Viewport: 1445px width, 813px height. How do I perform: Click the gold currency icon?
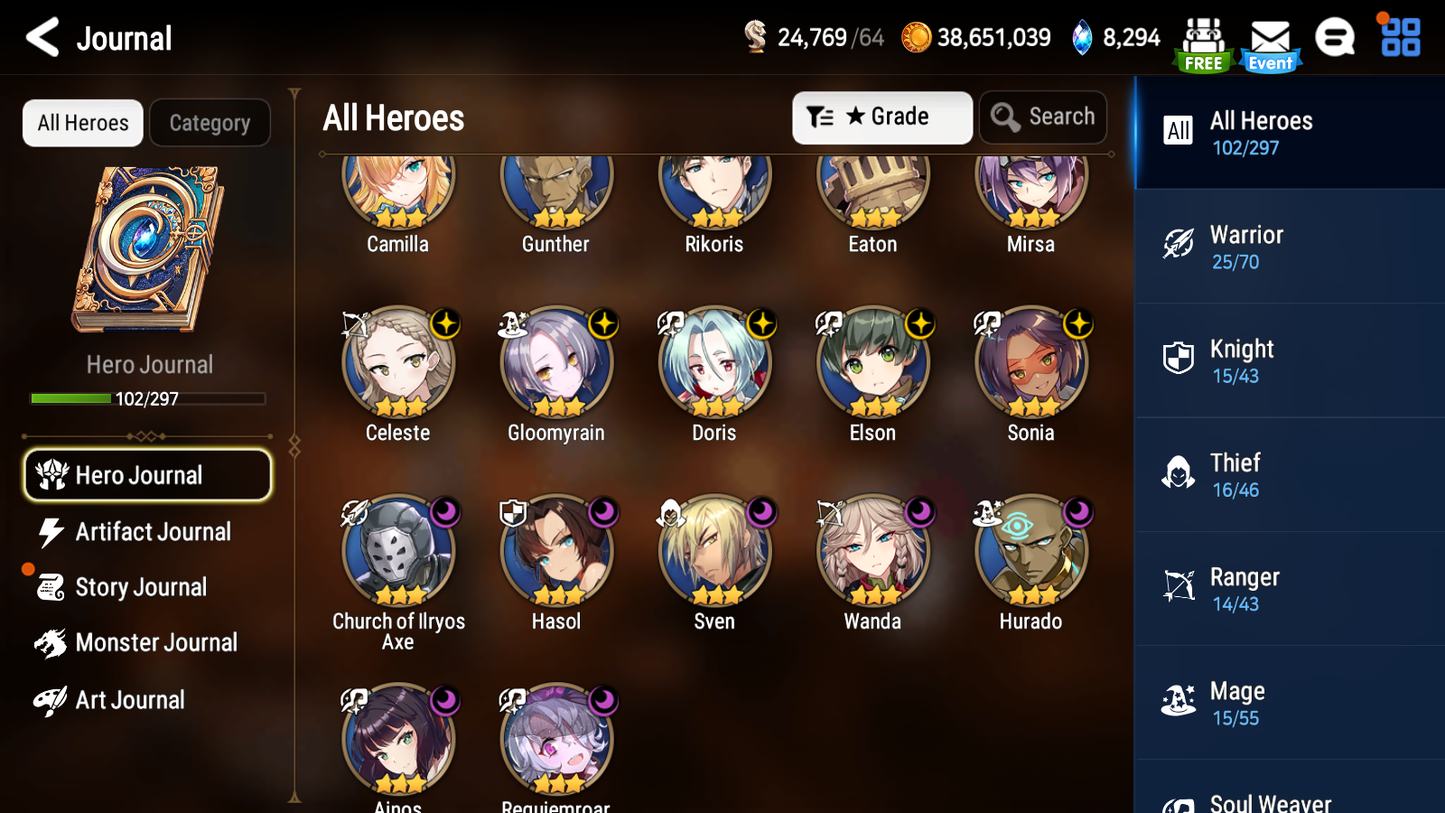(917, 37)
